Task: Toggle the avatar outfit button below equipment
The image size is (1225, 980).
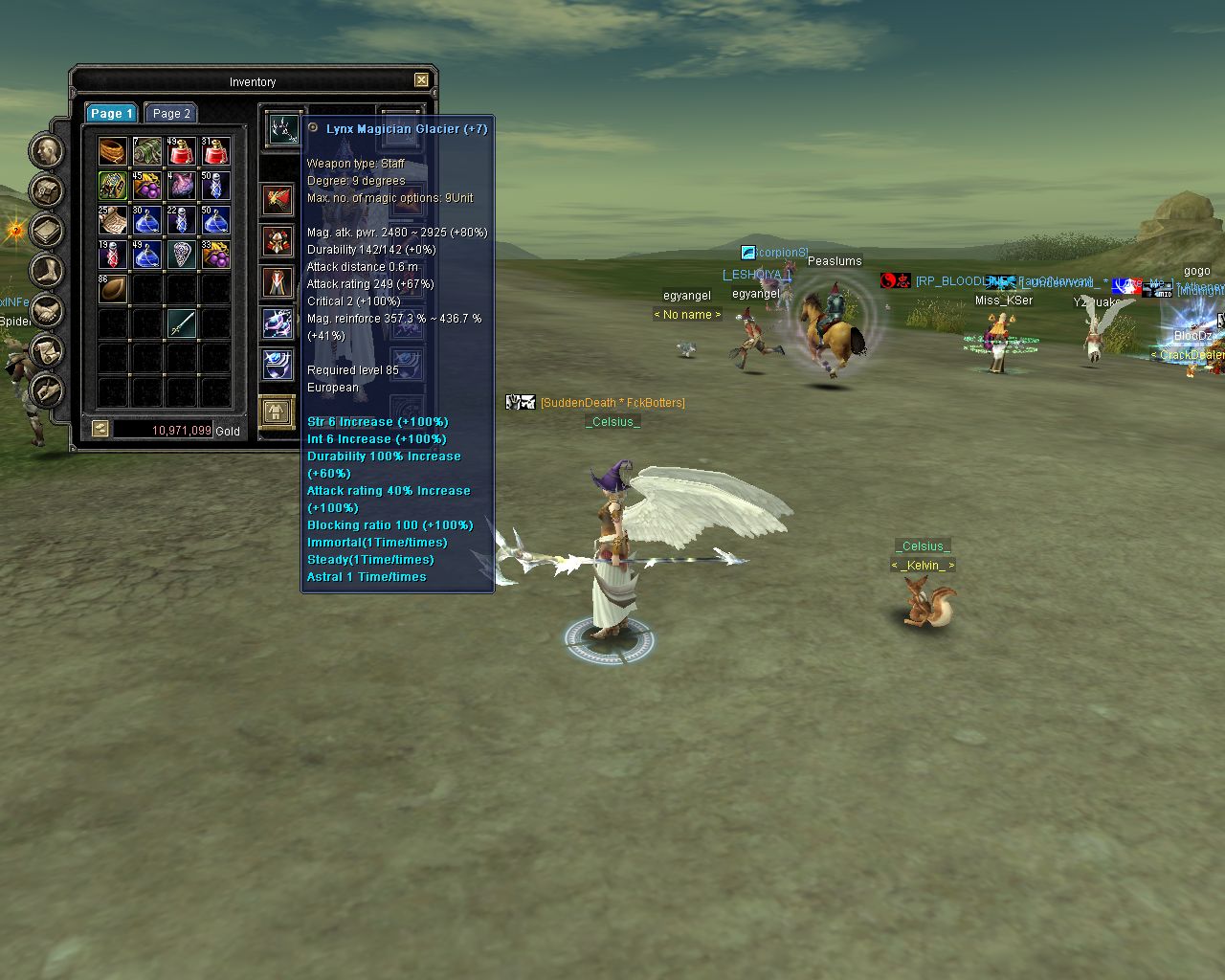Action: coord(277,412)
